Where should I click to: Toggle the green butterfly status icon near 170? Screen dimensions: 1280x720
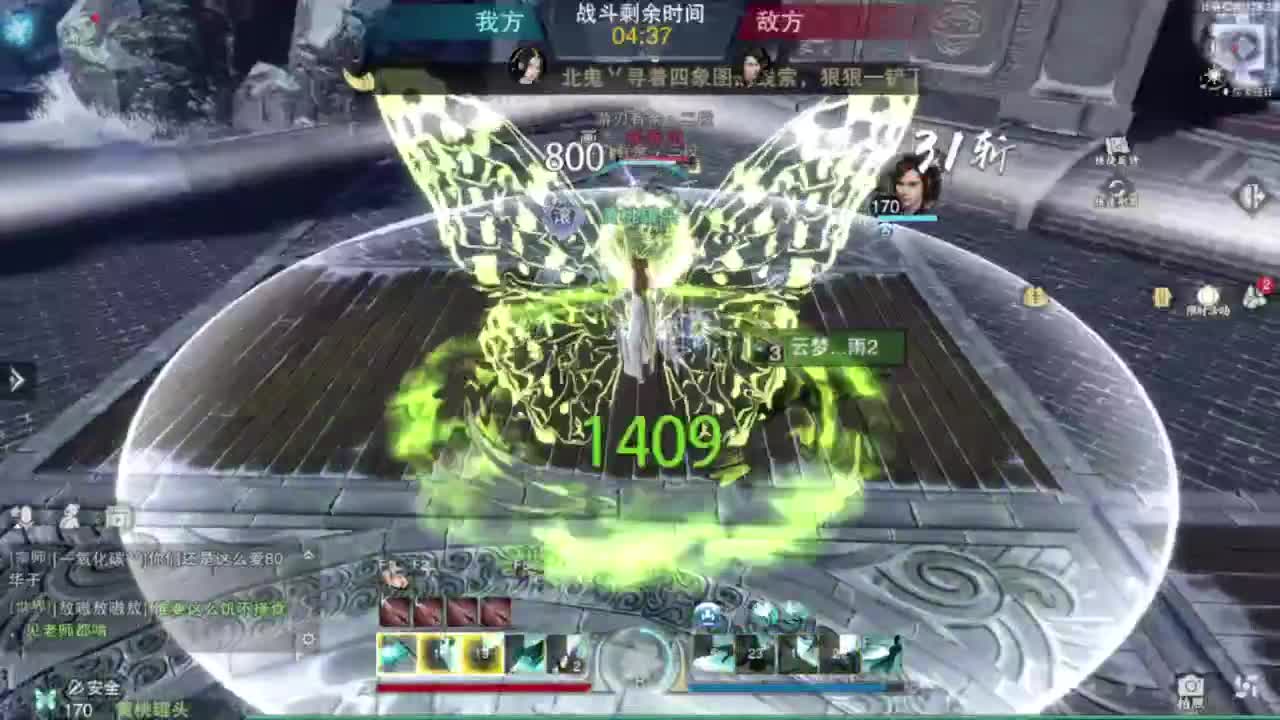point(45,700)
